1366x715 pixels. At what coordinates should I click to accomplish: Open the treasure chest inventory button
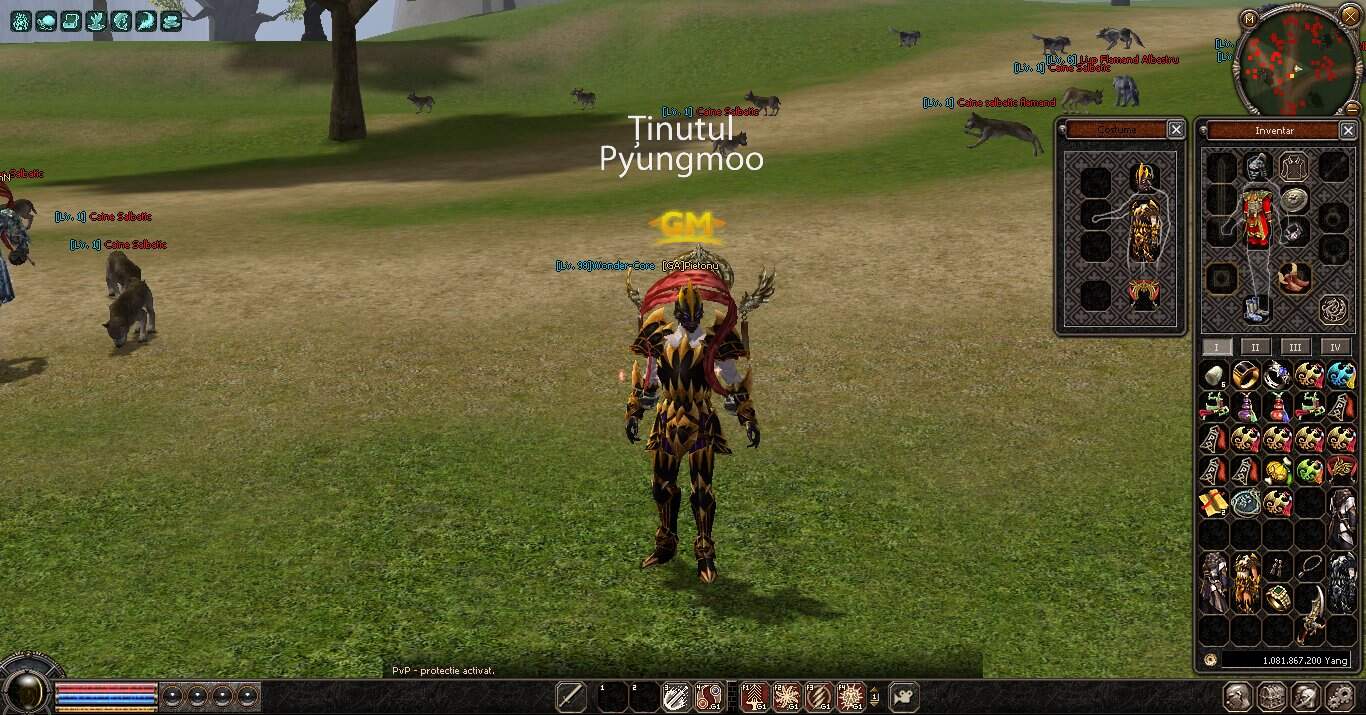pos(1271,696)
